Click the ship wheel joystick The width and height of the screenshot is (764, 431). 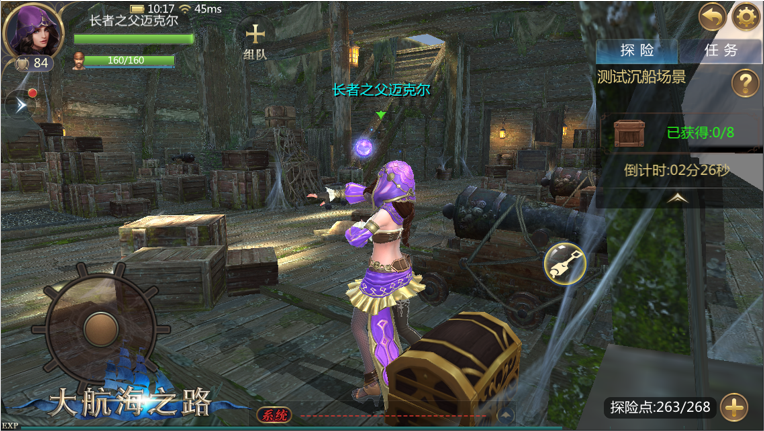coord(99,328)
